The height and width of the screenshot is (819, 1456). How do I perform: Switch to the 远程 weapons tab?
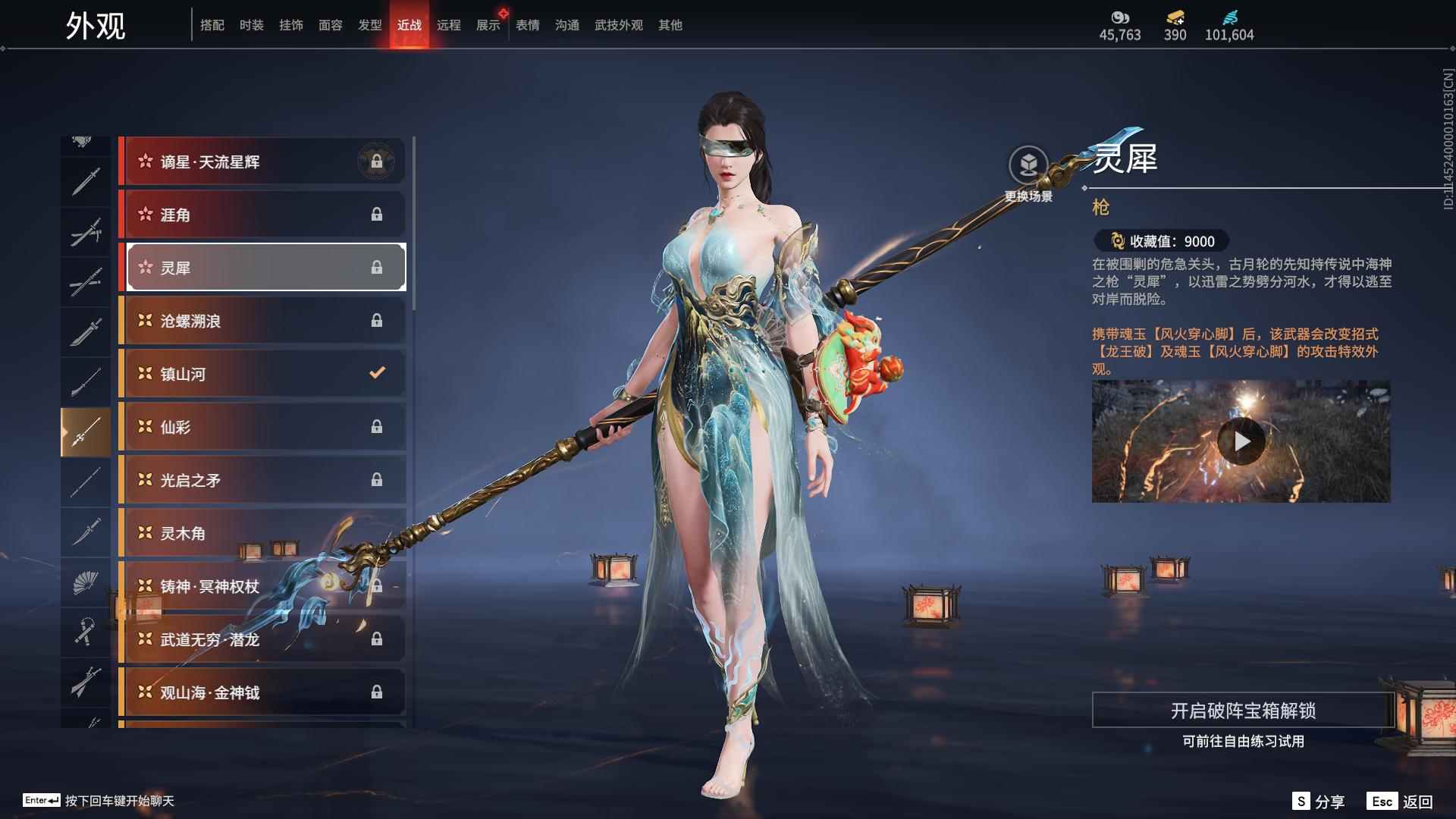[448, 25]
